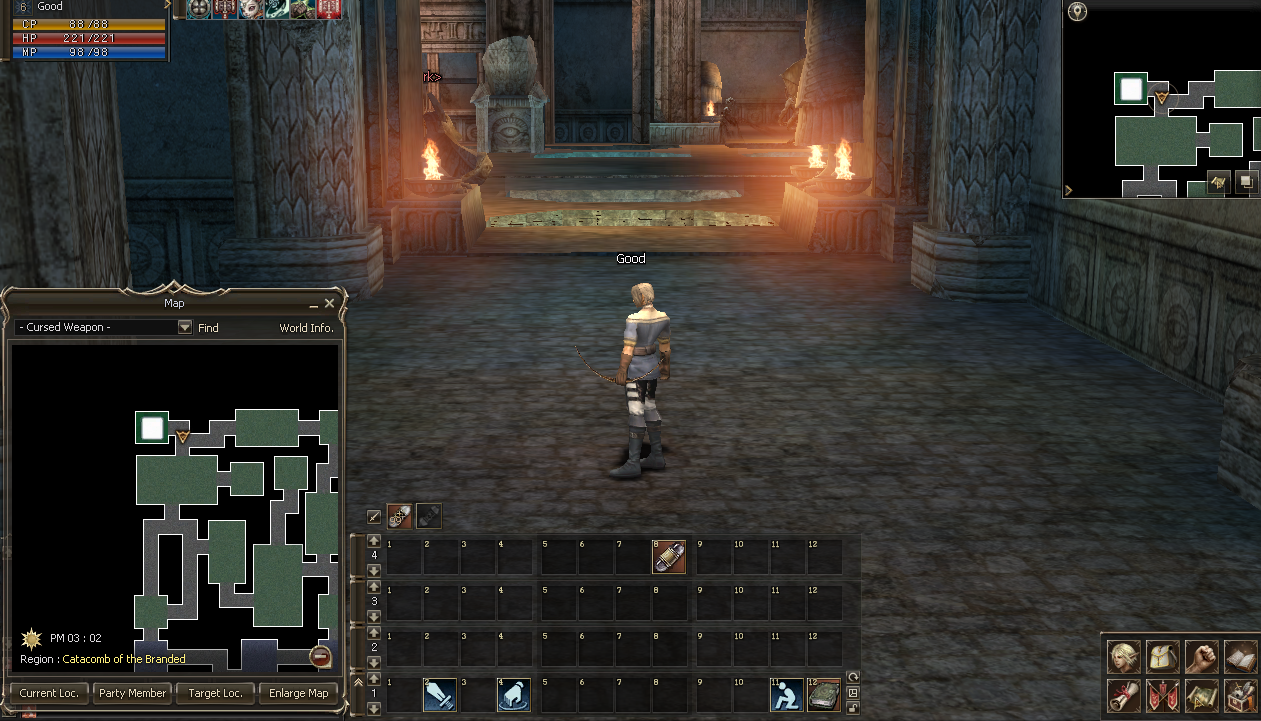The height and width of the screenshot is (721, 1261).
Task: Use the bandage item in hotbar row 4
Action: [668, 557]
